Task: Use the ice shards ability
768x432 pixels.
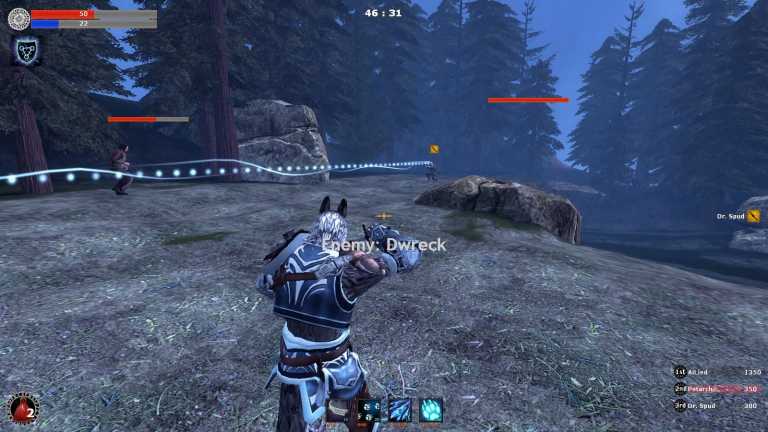Action: [x=400, y=409]
